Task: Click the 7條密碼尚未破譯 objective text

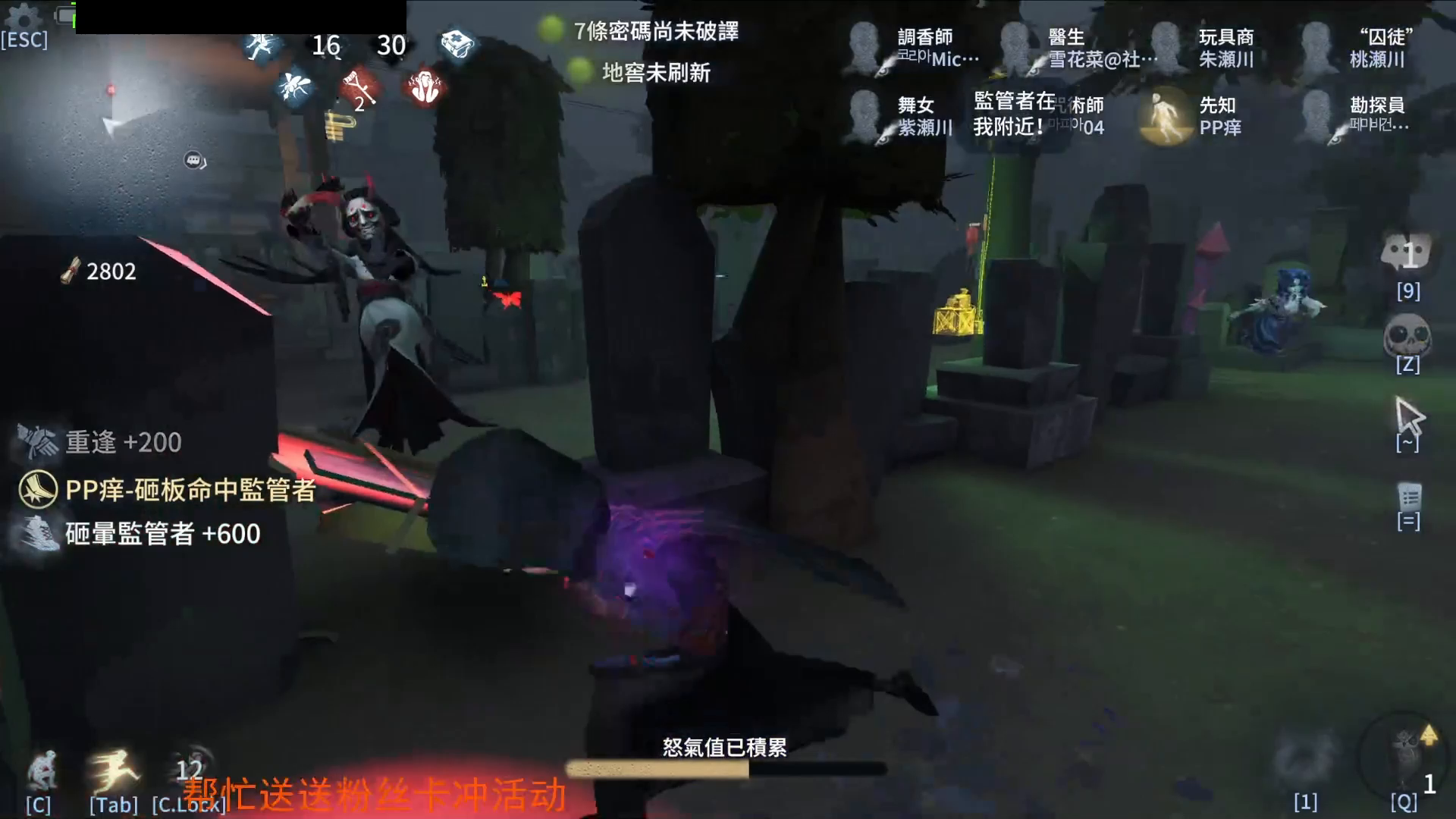Action: 656,33
